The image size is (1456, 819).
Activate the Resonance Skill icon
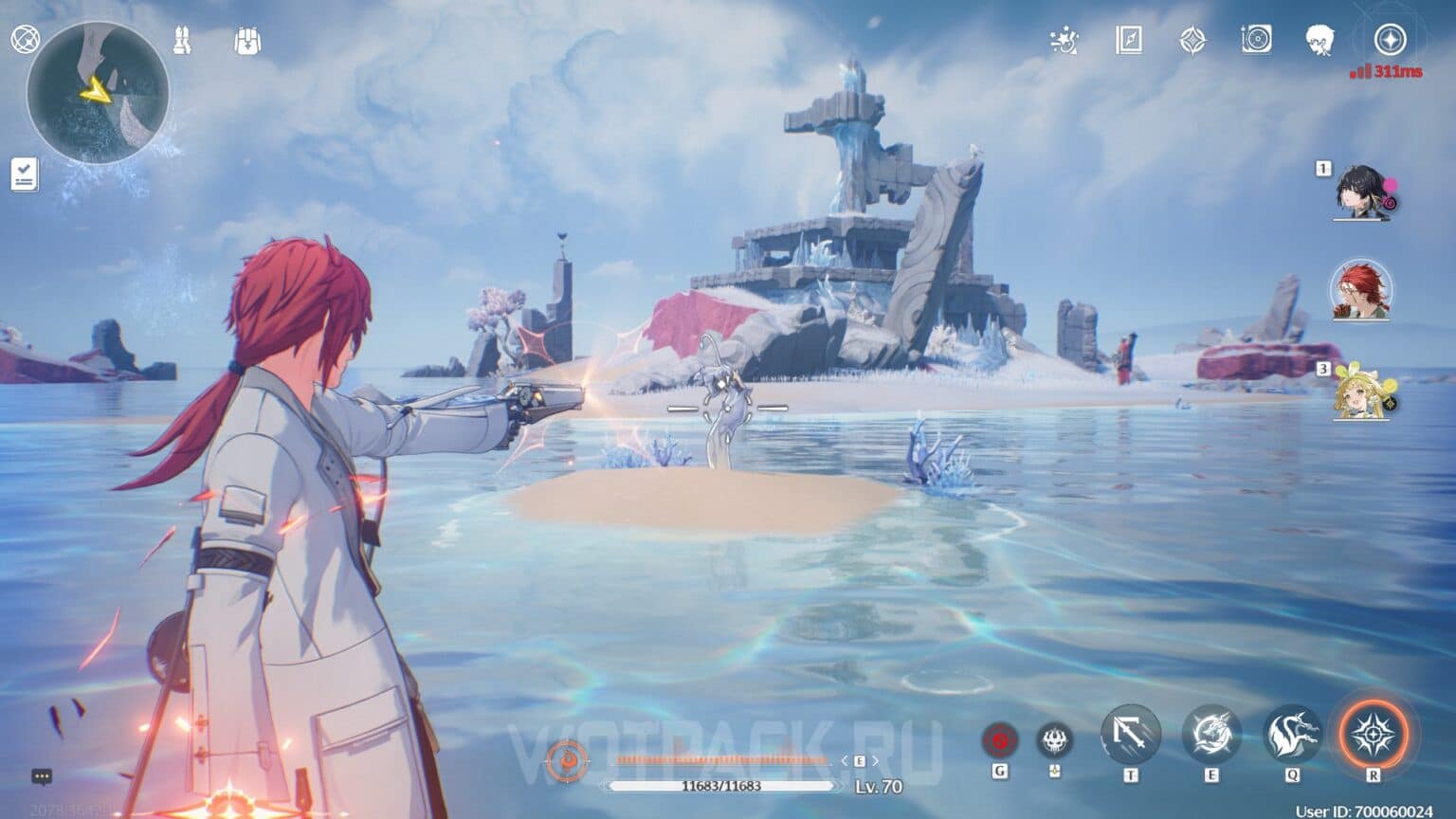tap(1211, 735)
